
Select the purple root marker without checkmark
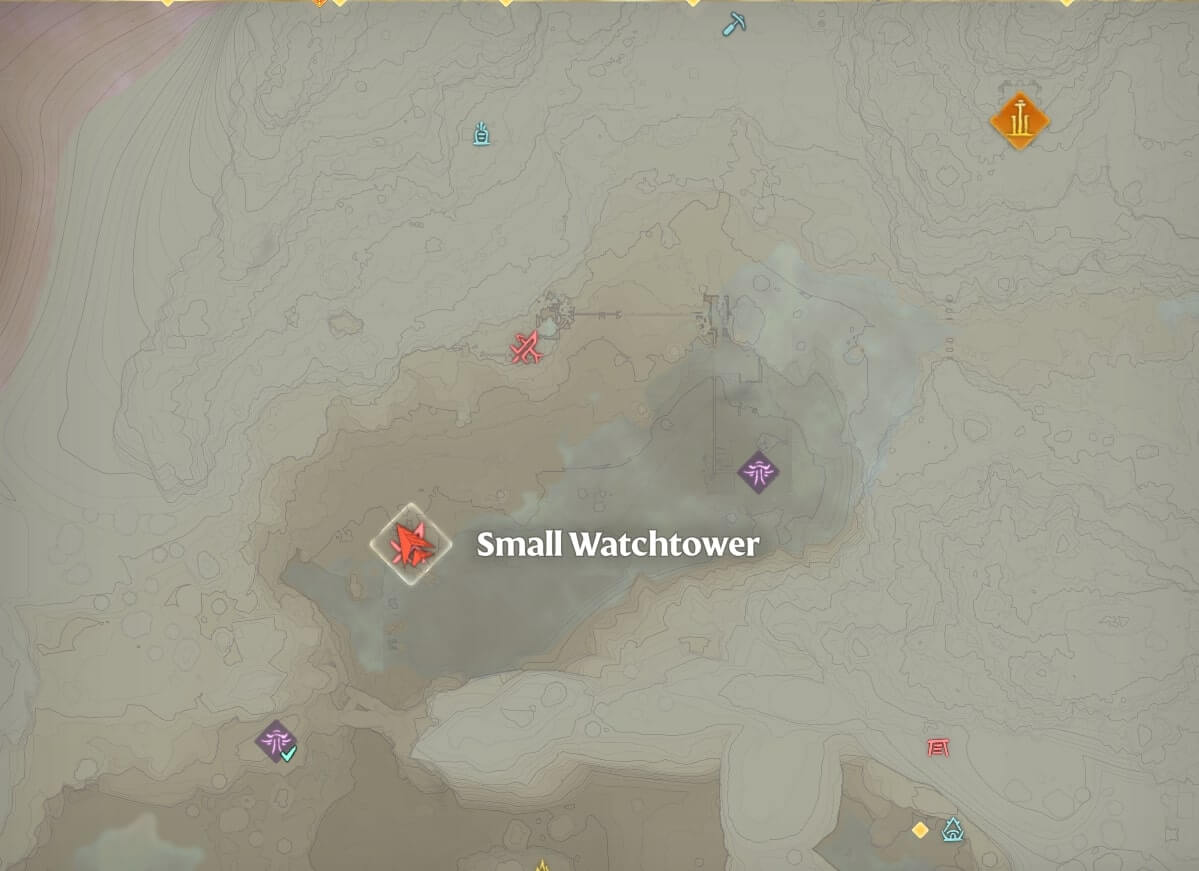tap(758, 471)
